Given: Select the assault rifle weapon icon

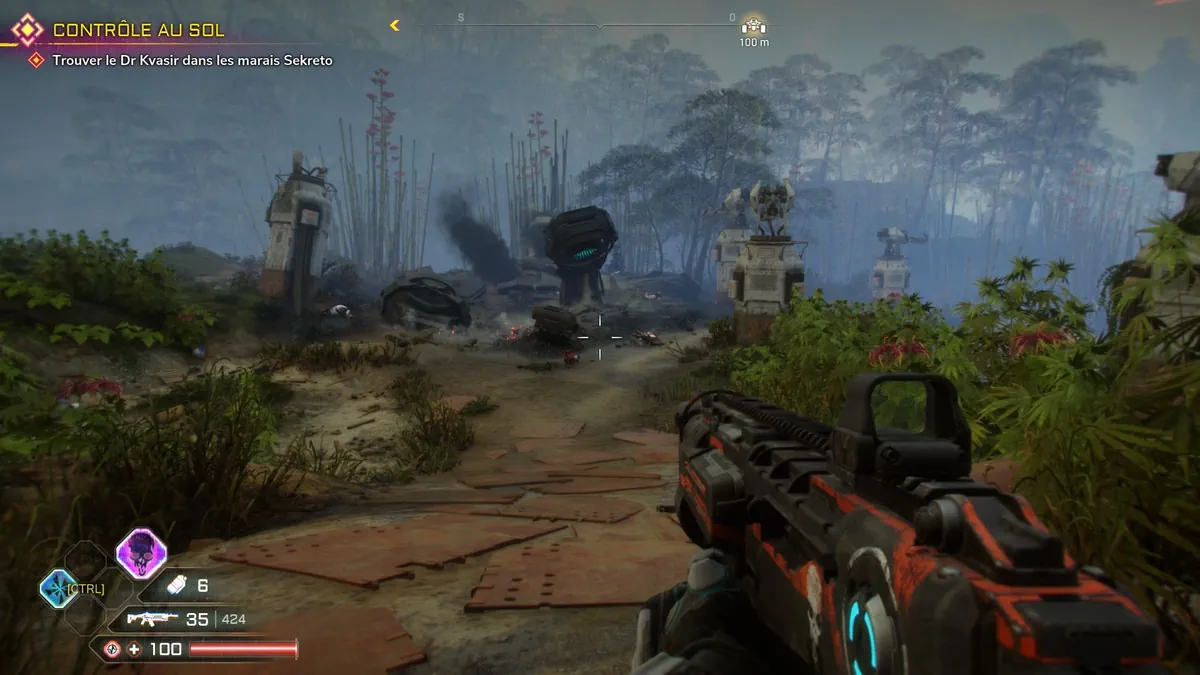Looking at the screenshot, I should [152, 619].
